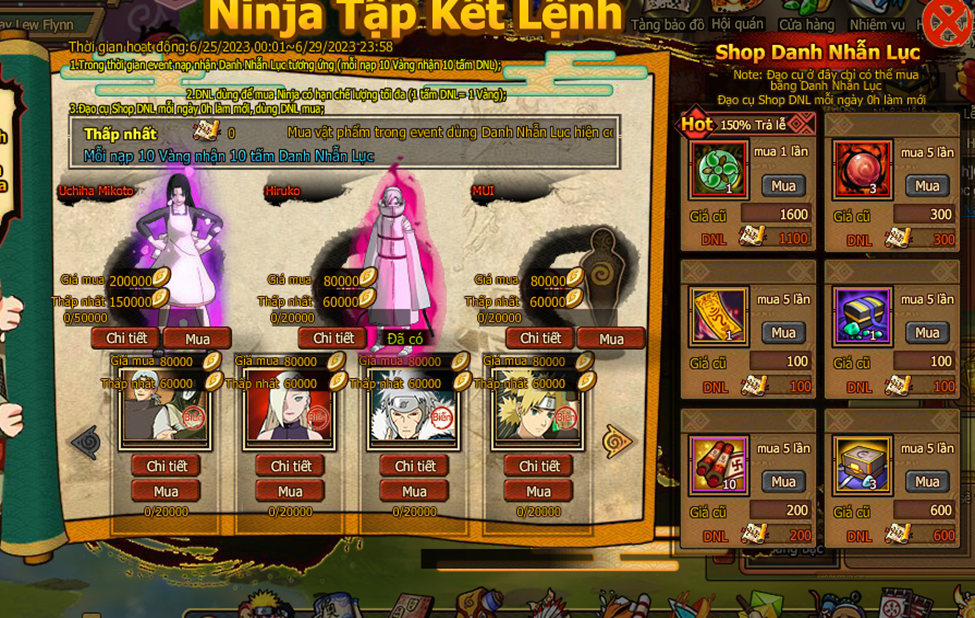
Task: Show Chi tiết for the MUI ninja
Action: click(539, 338)
